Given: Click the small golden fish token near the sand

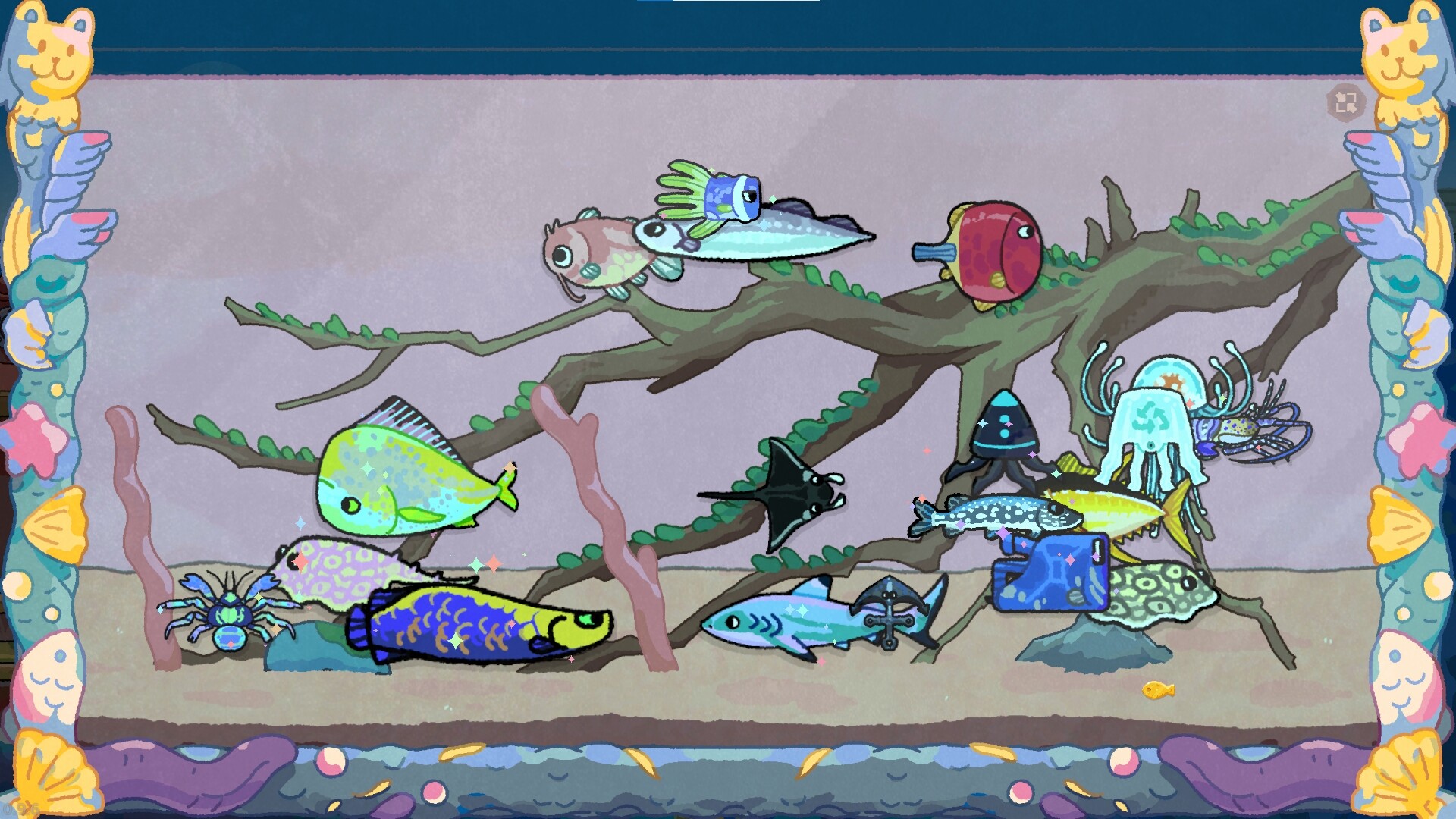Looking at the screenshot, I should pos(1156,692).
